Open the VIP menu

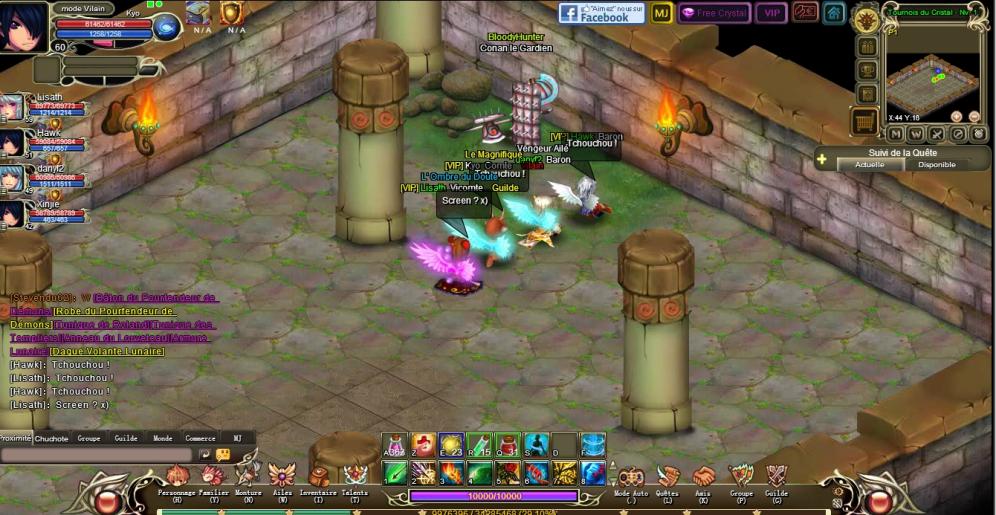coord(770,13)
